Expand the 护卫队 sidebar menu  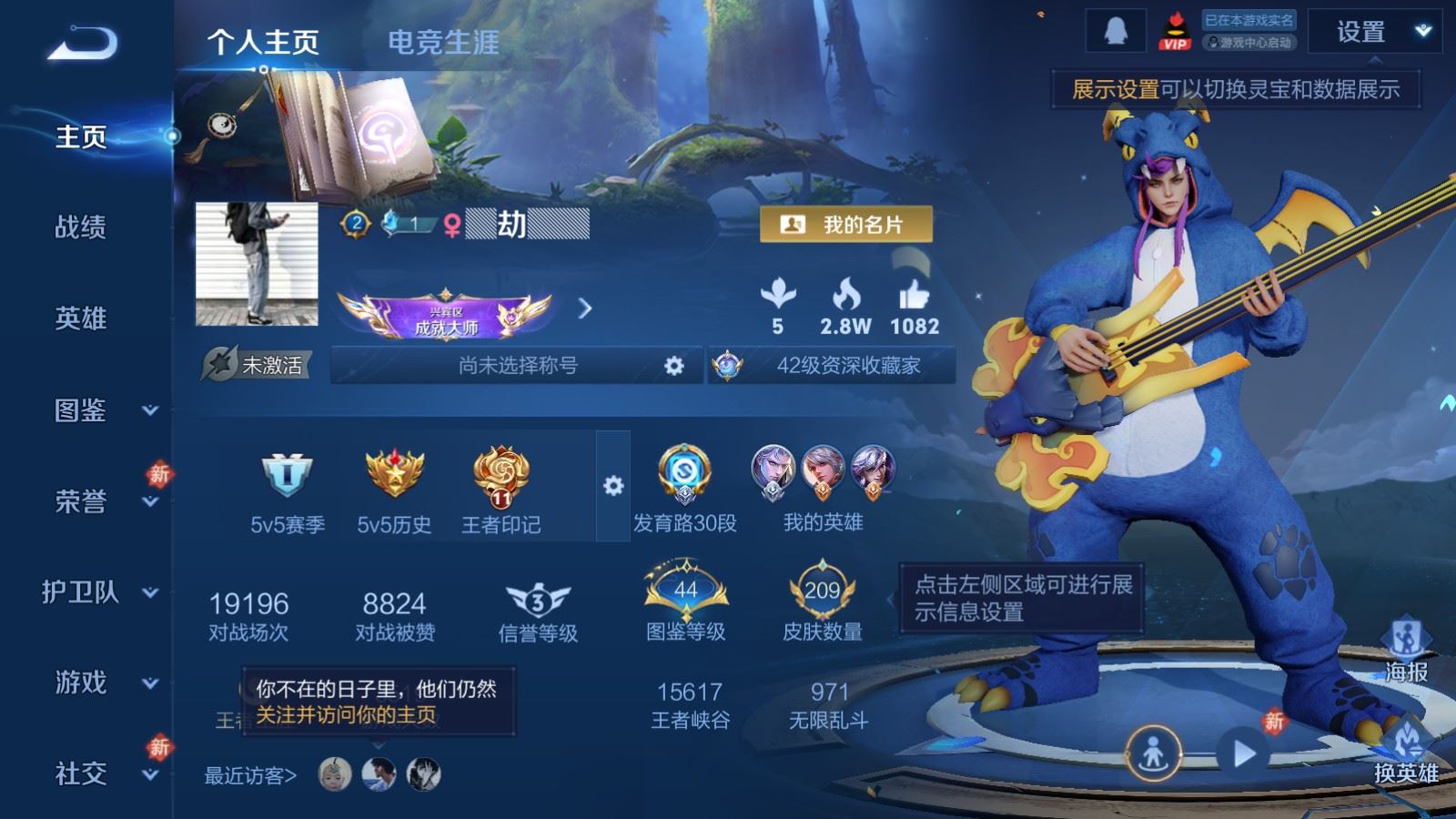(100, 592)
